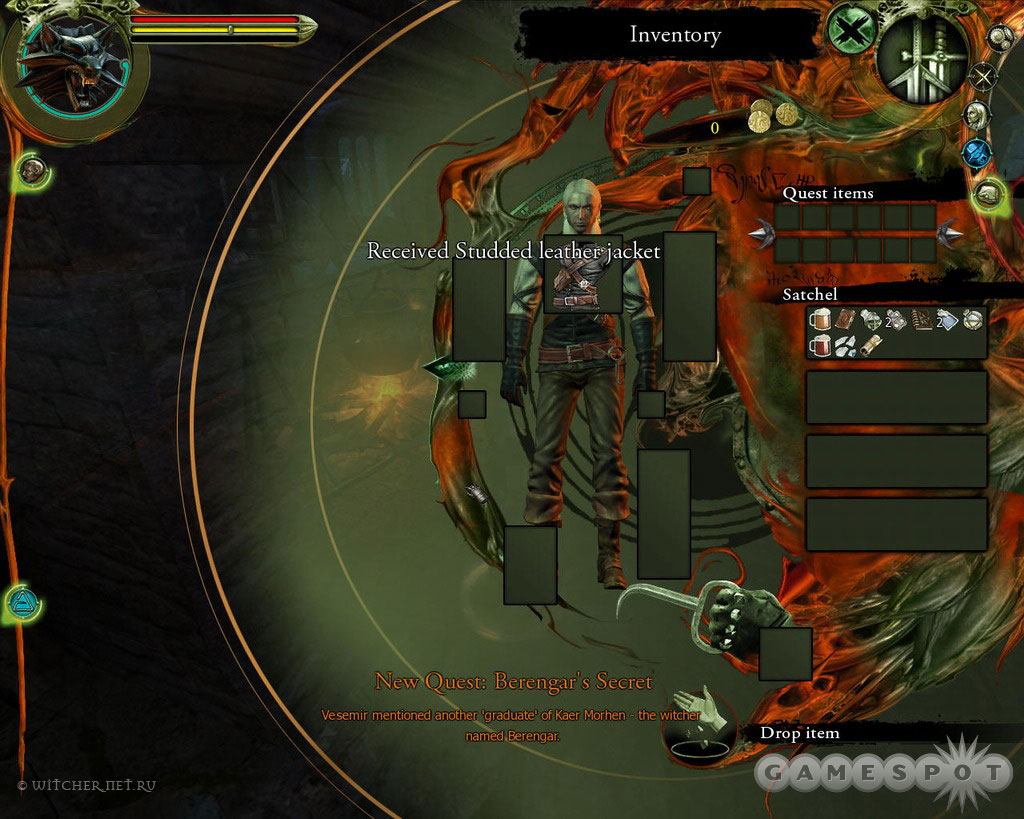Screen dimensions: 1024x819
Task: Close the Inventory with the green X
Action: coord(850,30)
